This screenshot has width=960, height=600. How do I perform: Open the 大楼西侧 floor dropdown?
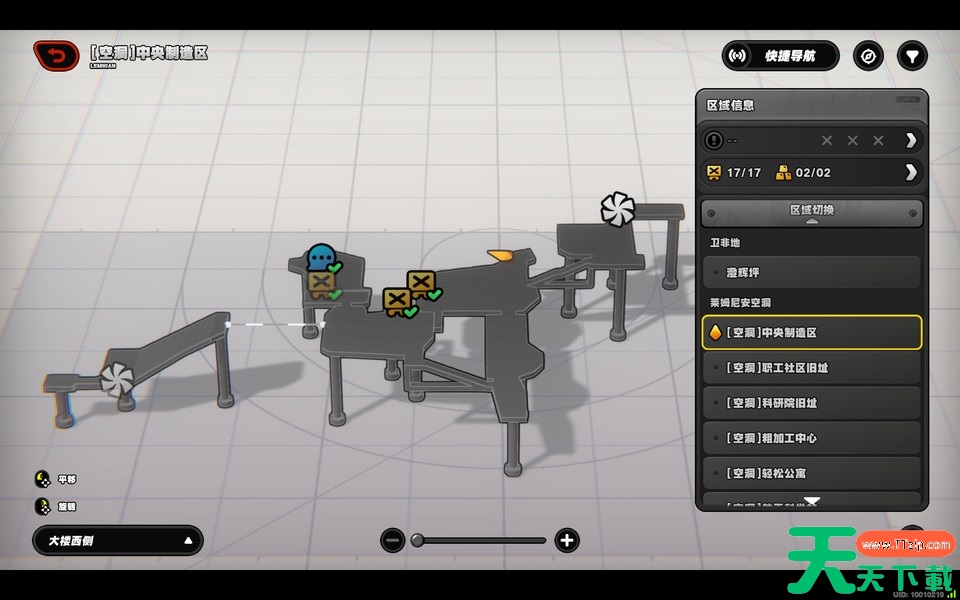coord(118,541)
